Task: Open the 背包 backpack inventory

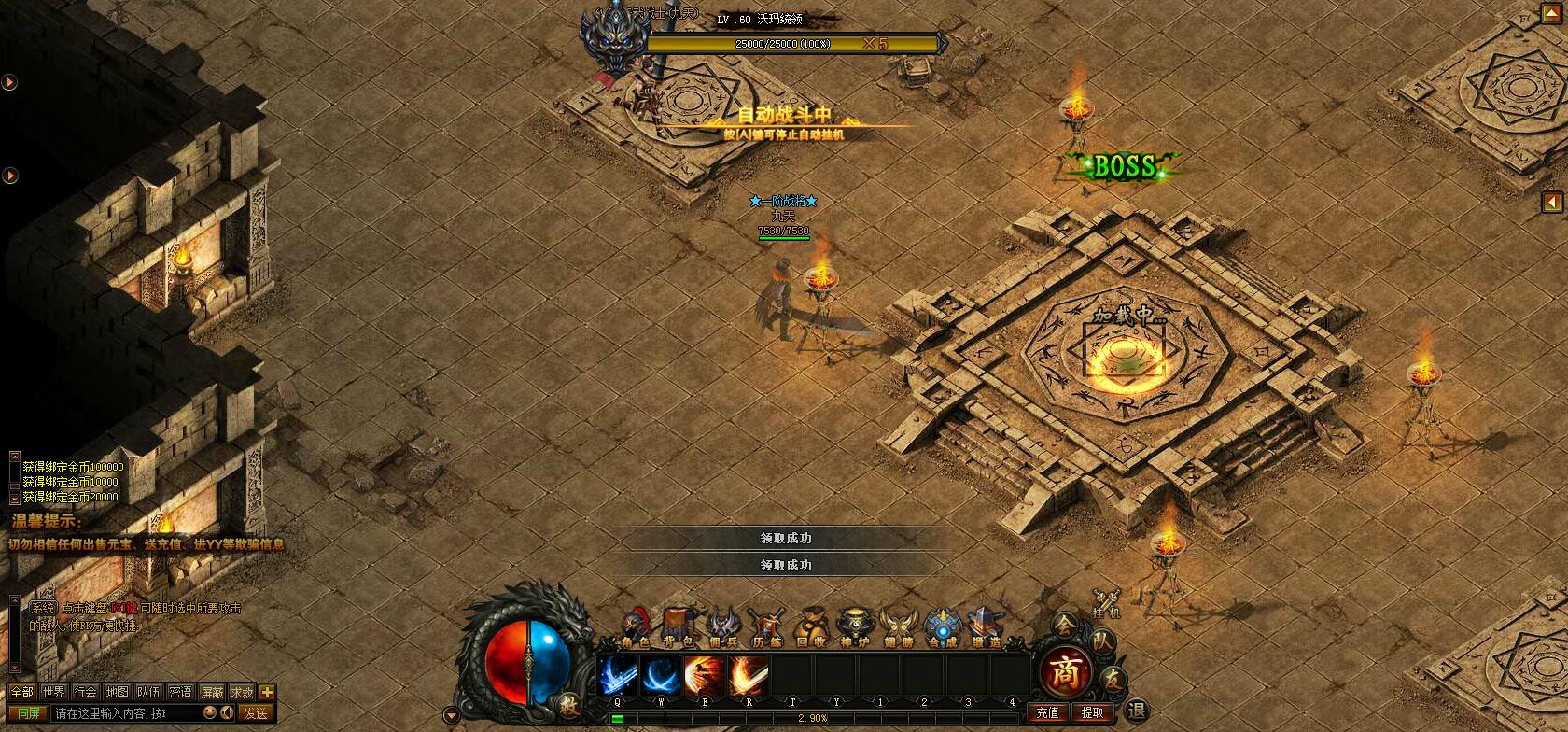Action: coord(678,627)
